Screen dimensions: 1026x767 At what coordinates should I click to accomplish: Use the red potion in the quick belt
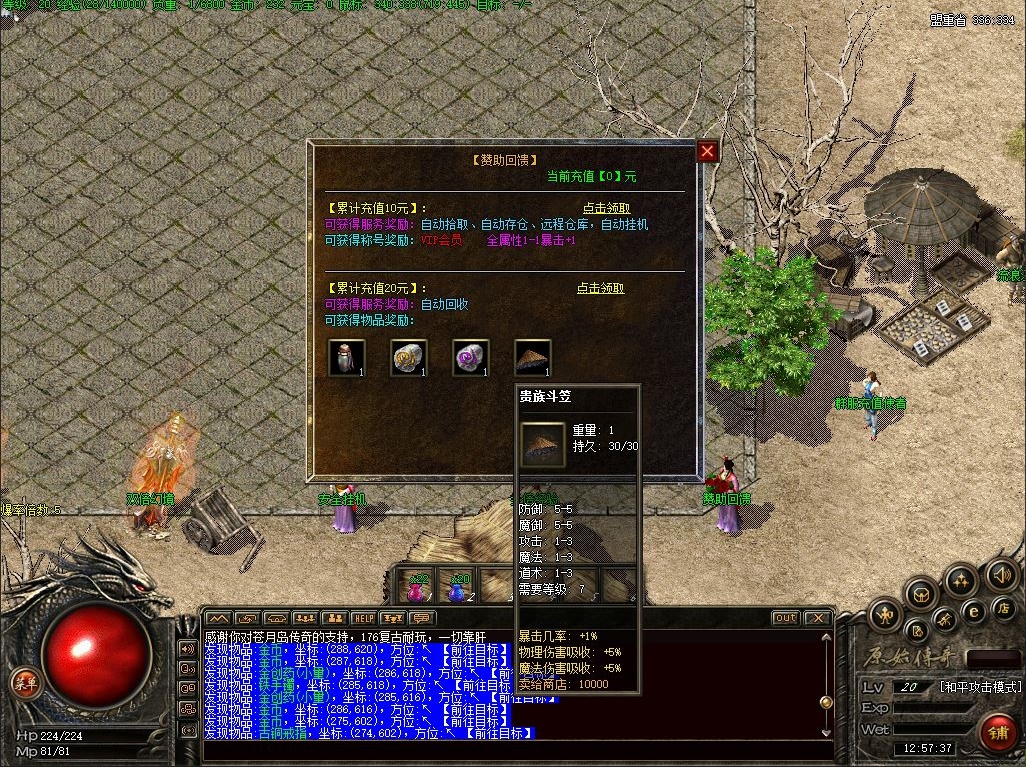coord(416,587)
